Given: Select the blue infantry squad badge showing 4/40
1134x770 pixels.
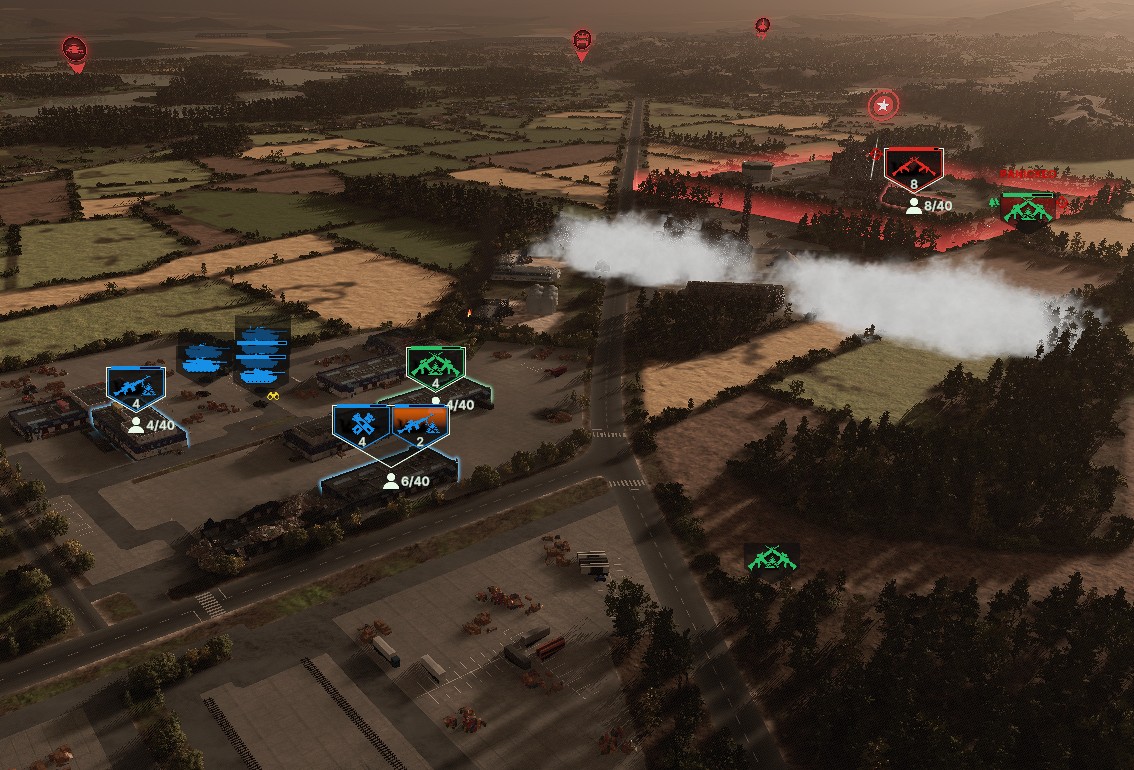Looking at the screenshot, I should (x=136, y=386).
